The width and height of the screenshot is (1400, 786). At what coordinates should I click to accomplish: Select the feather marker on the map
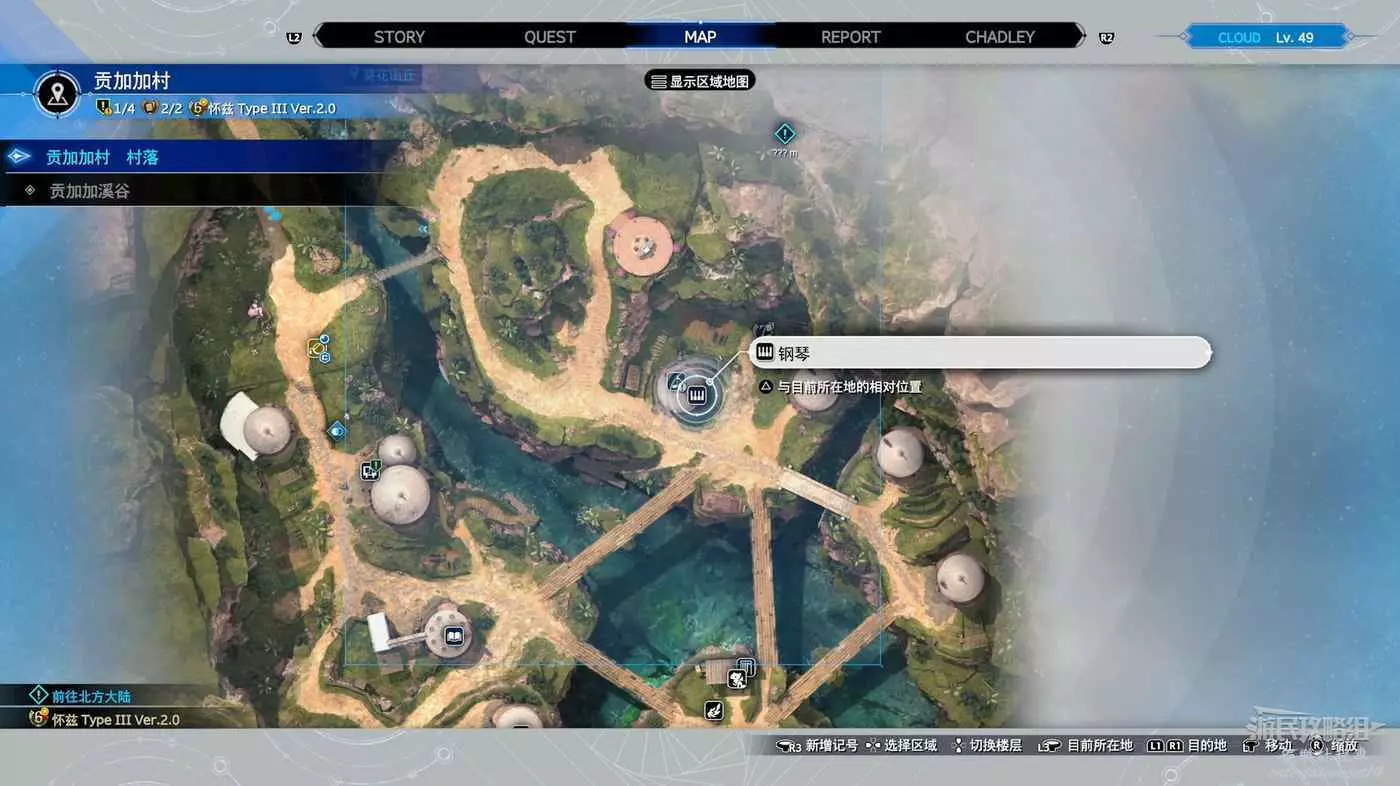pyautogui.click(x=714, y=711)
